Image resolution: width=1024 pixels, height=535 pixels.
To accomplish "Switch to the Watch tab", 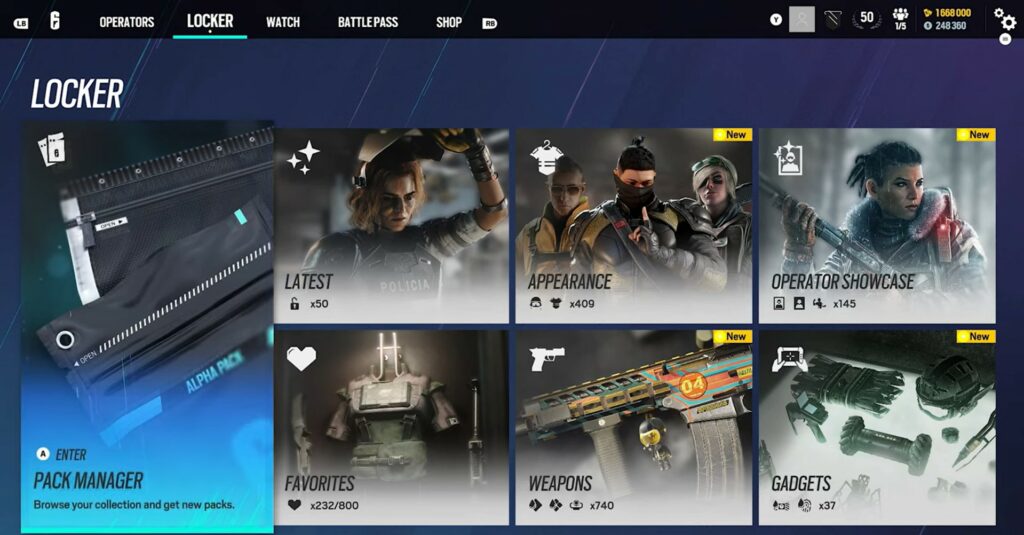I will [x=283, y=22].
